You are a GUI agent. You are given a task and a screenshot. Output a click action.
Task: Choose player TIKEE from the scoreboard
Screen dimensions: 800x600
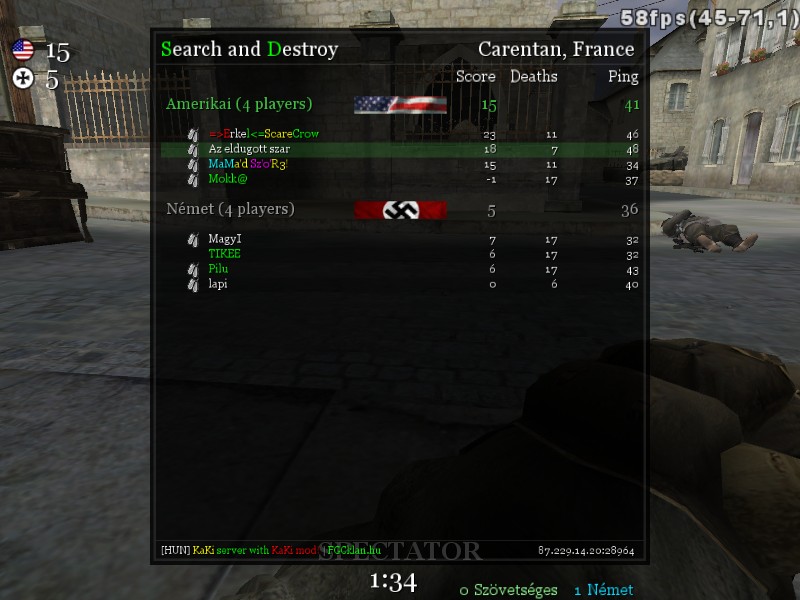point(224,254)
